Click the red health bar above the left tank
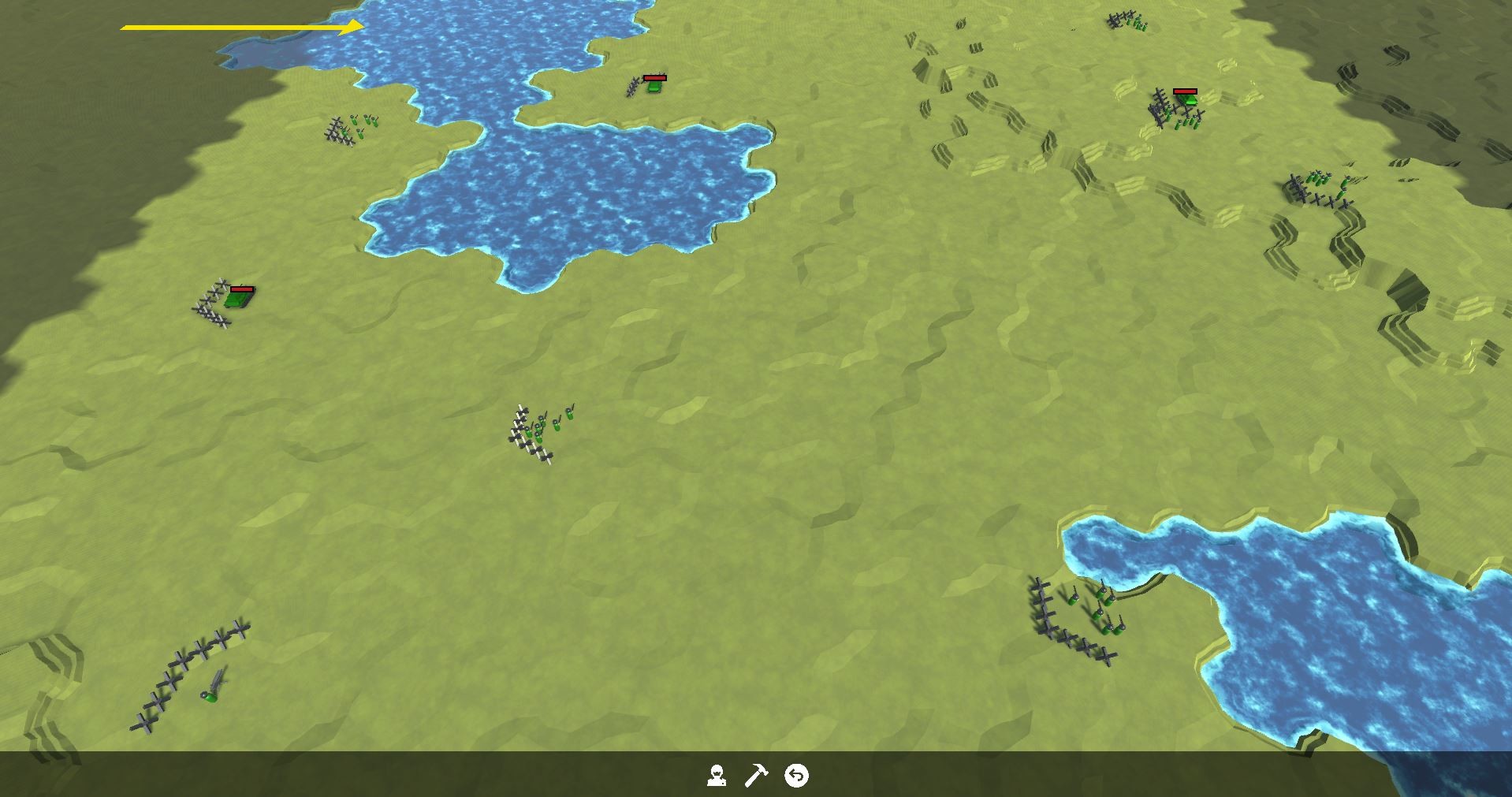Screen dimensions: 1512x797 point(242,289)
